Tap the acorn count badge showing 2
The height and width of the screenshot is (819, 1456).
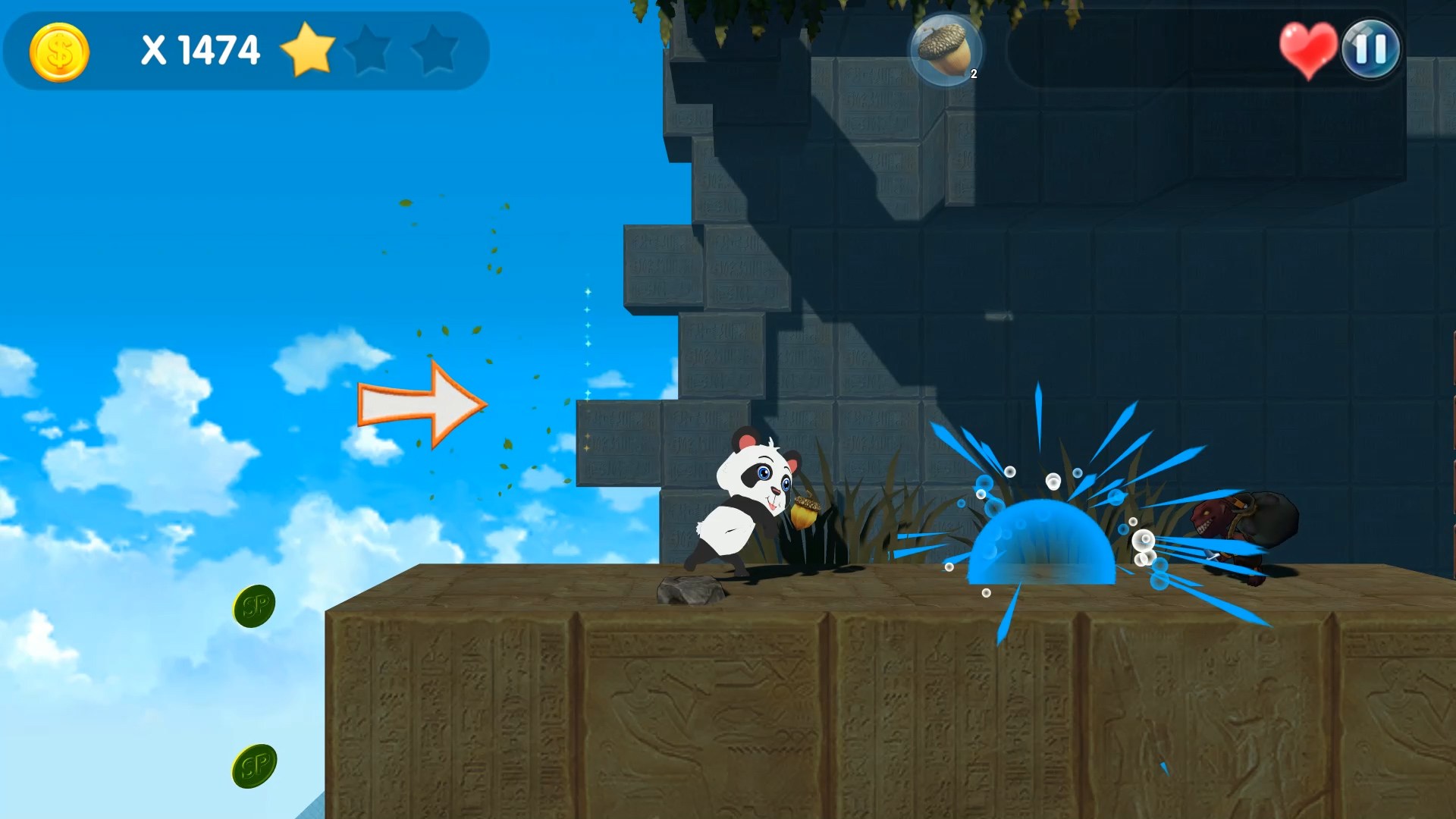974,75
